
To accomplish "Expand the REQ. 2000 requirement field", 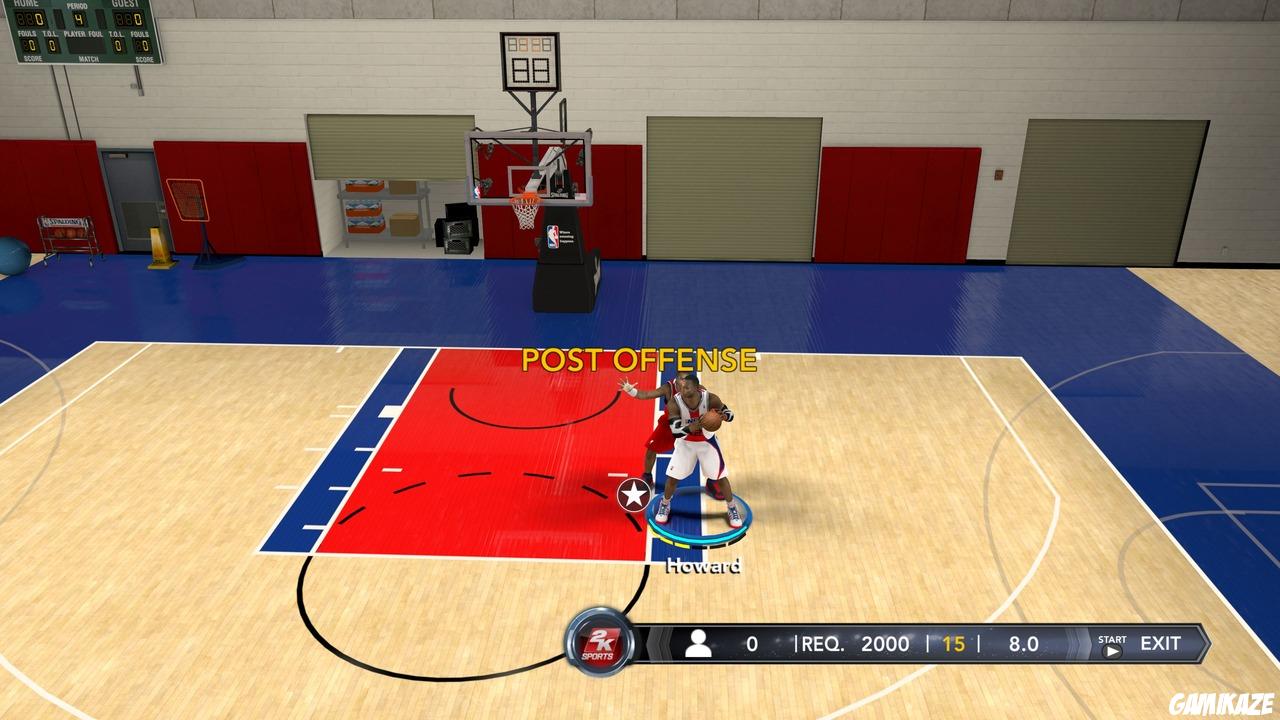I will [855, 644].
